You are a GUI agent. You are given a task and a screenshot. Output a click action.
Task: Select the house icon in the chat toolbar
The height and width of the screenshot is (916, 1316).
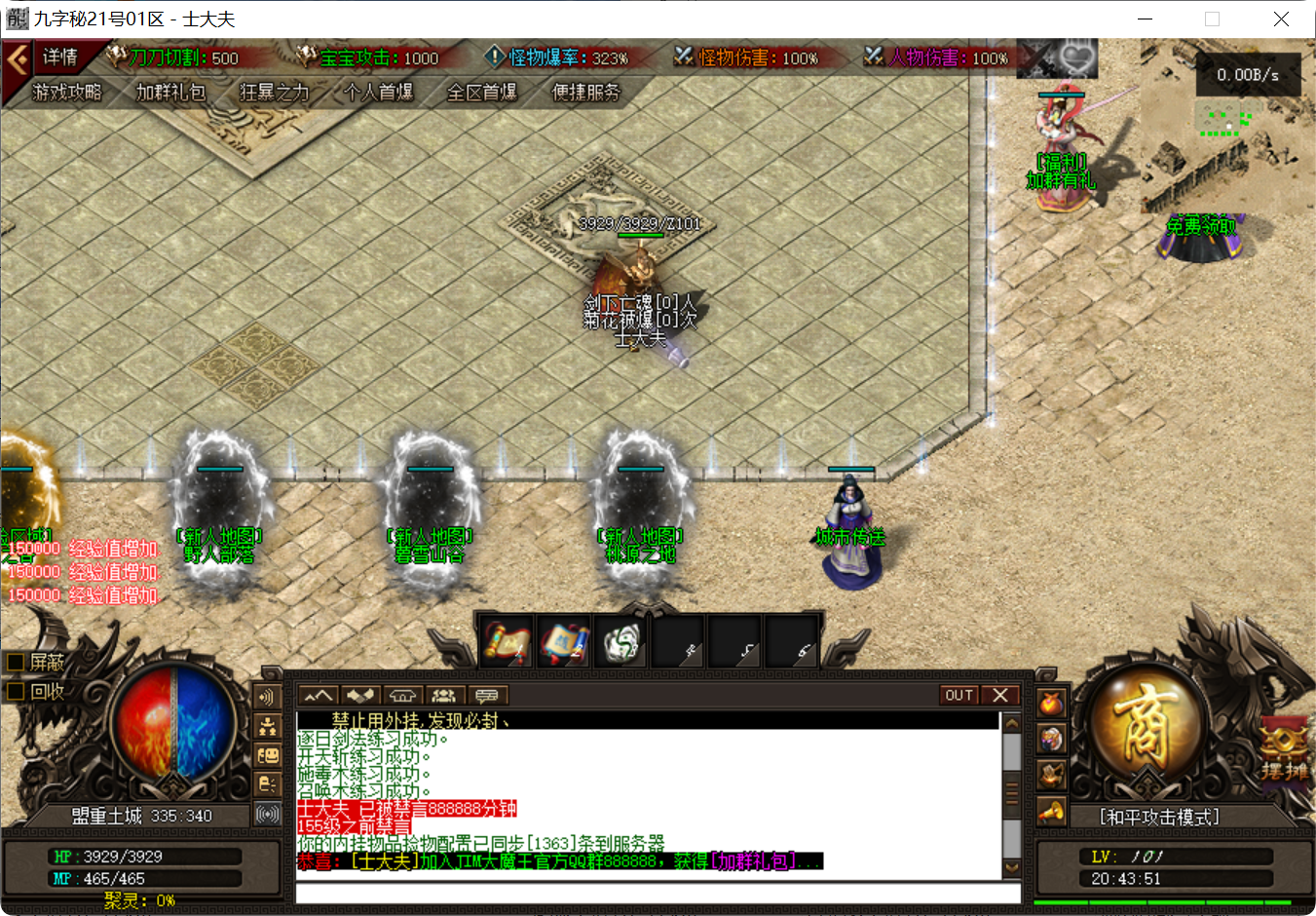coord(402,694)
